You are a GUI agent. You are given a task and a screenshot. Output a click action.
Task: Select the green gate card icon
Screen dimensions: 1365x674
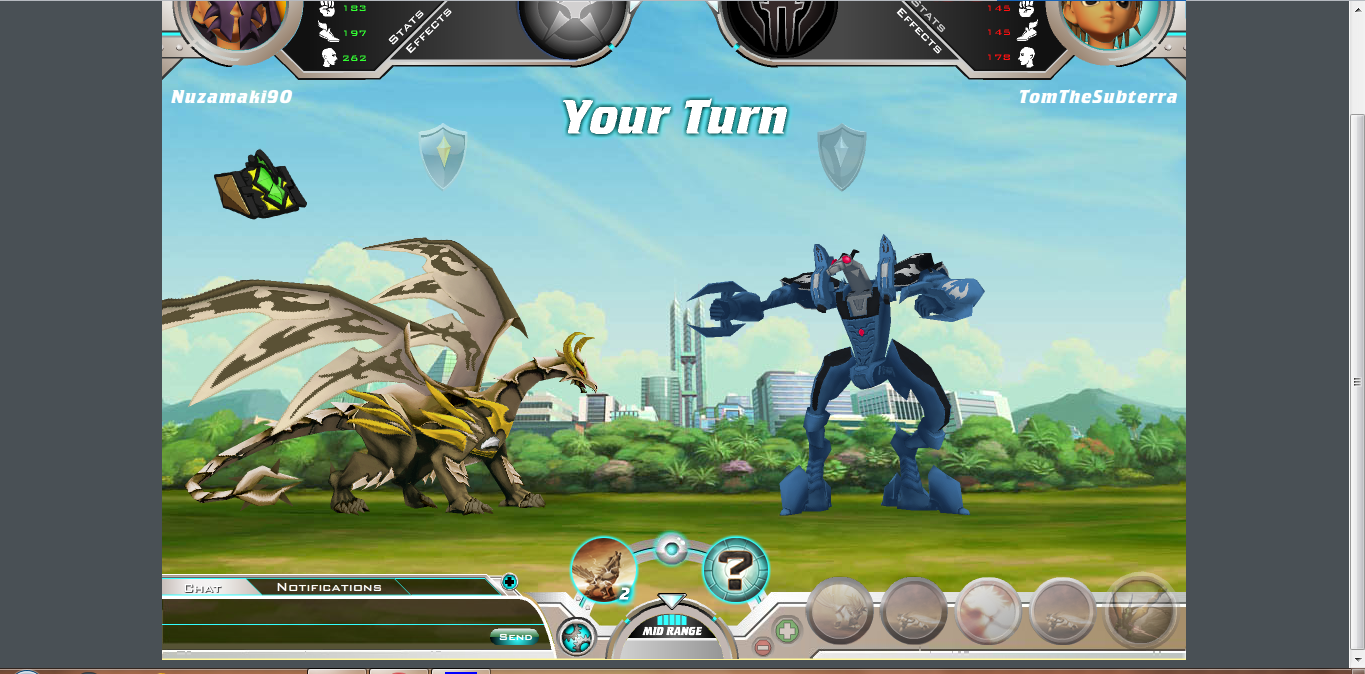point(258,184)
